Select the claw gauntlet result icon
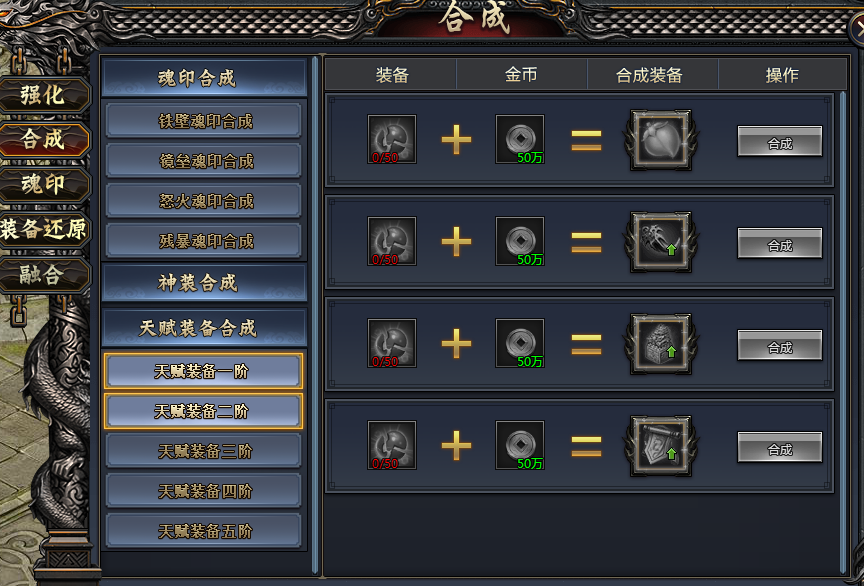This screenshot has width=864, height=586. tap(660, 242)
